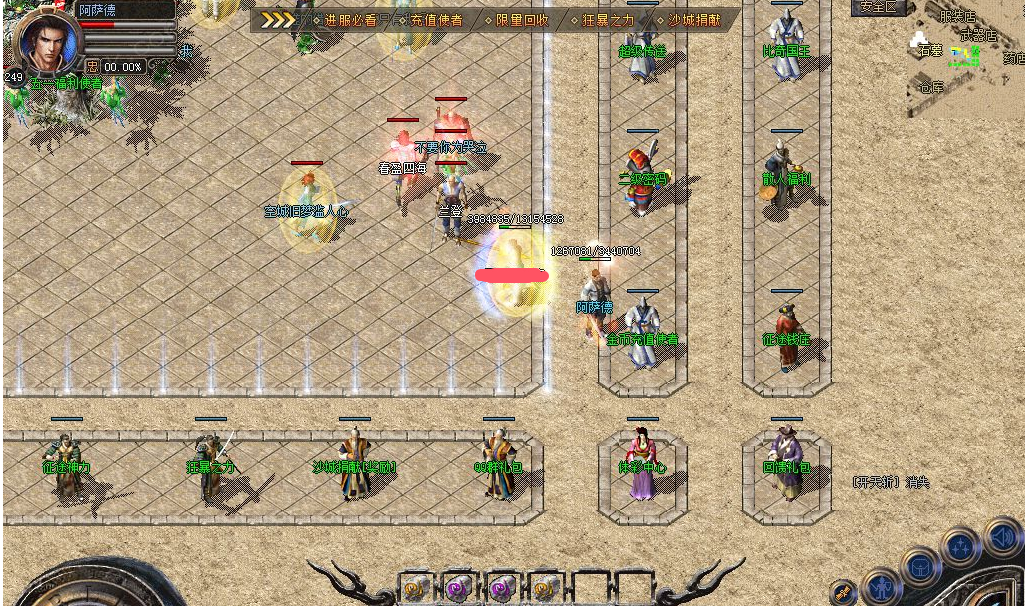Click the small gold crossed-swords icon
This screenshot has width=1025, height=606.
pyautogui.click(x=843, y=592)
